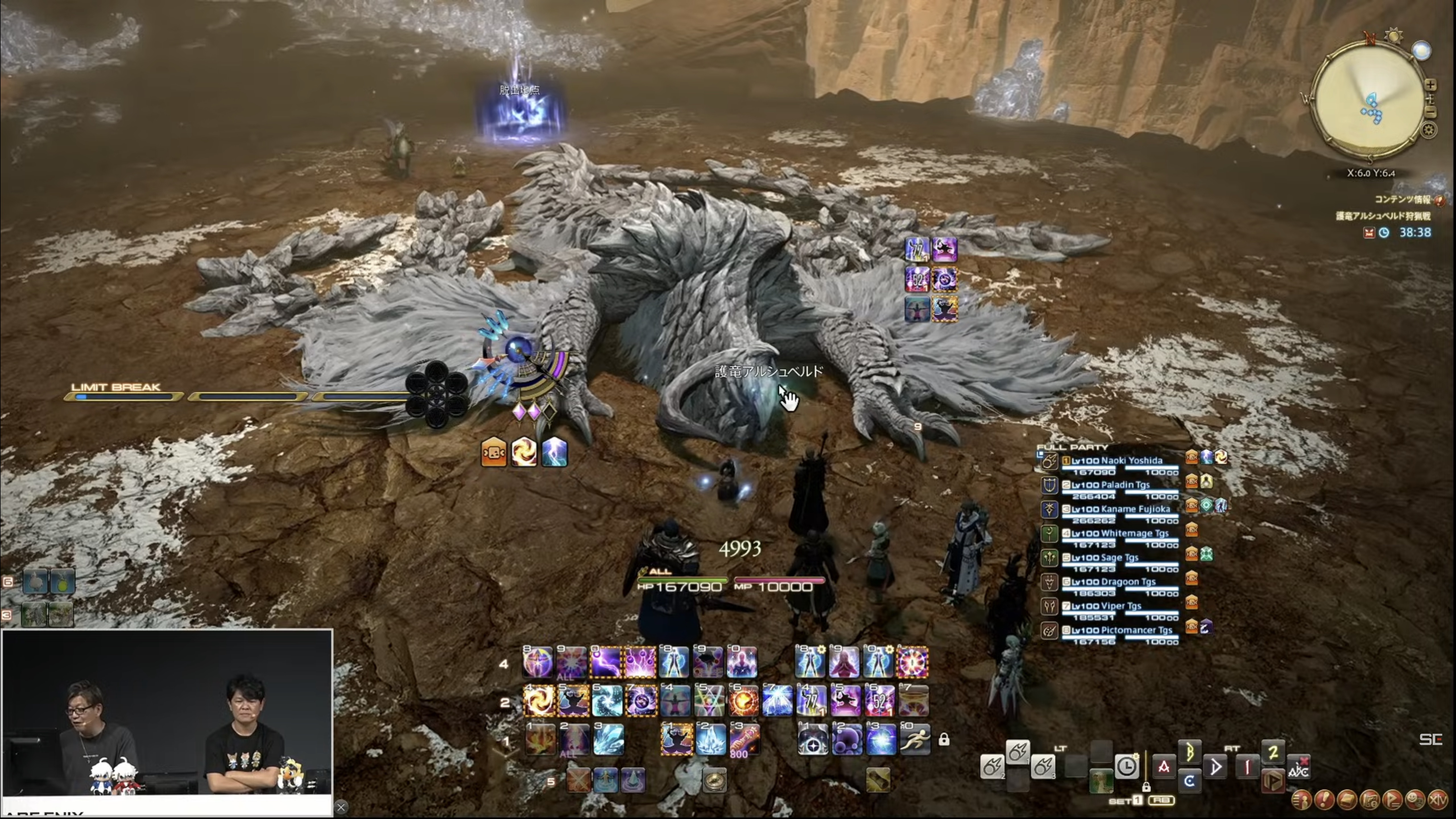The height and width of the screenshot is (819, 1456).
Task: Use the brass compass hotbar icon
Action: (x=714, y=781)
